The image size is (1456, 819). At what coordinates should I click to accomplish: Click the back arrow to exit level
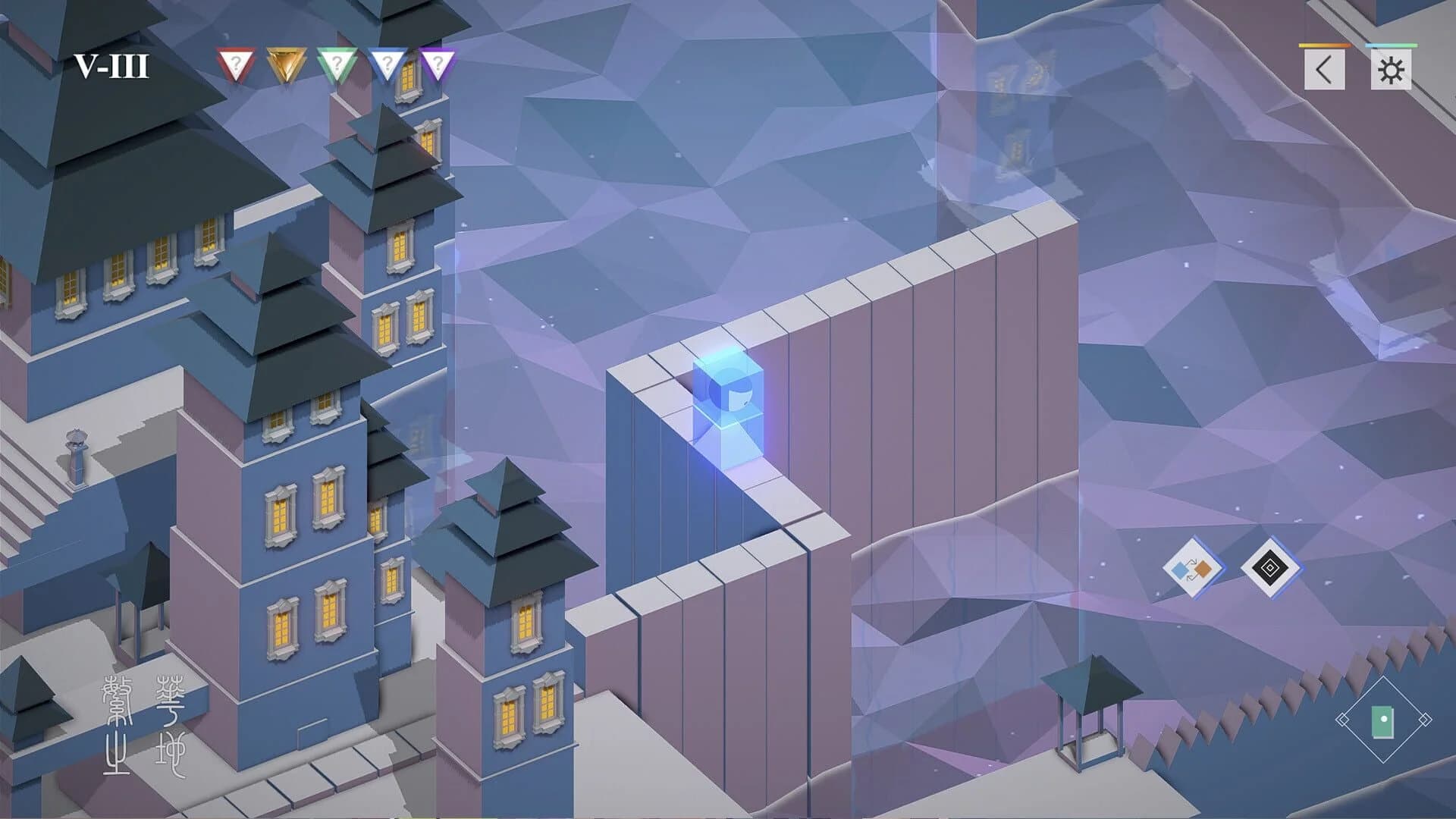pyautogui.click(x=1325, y=70)
